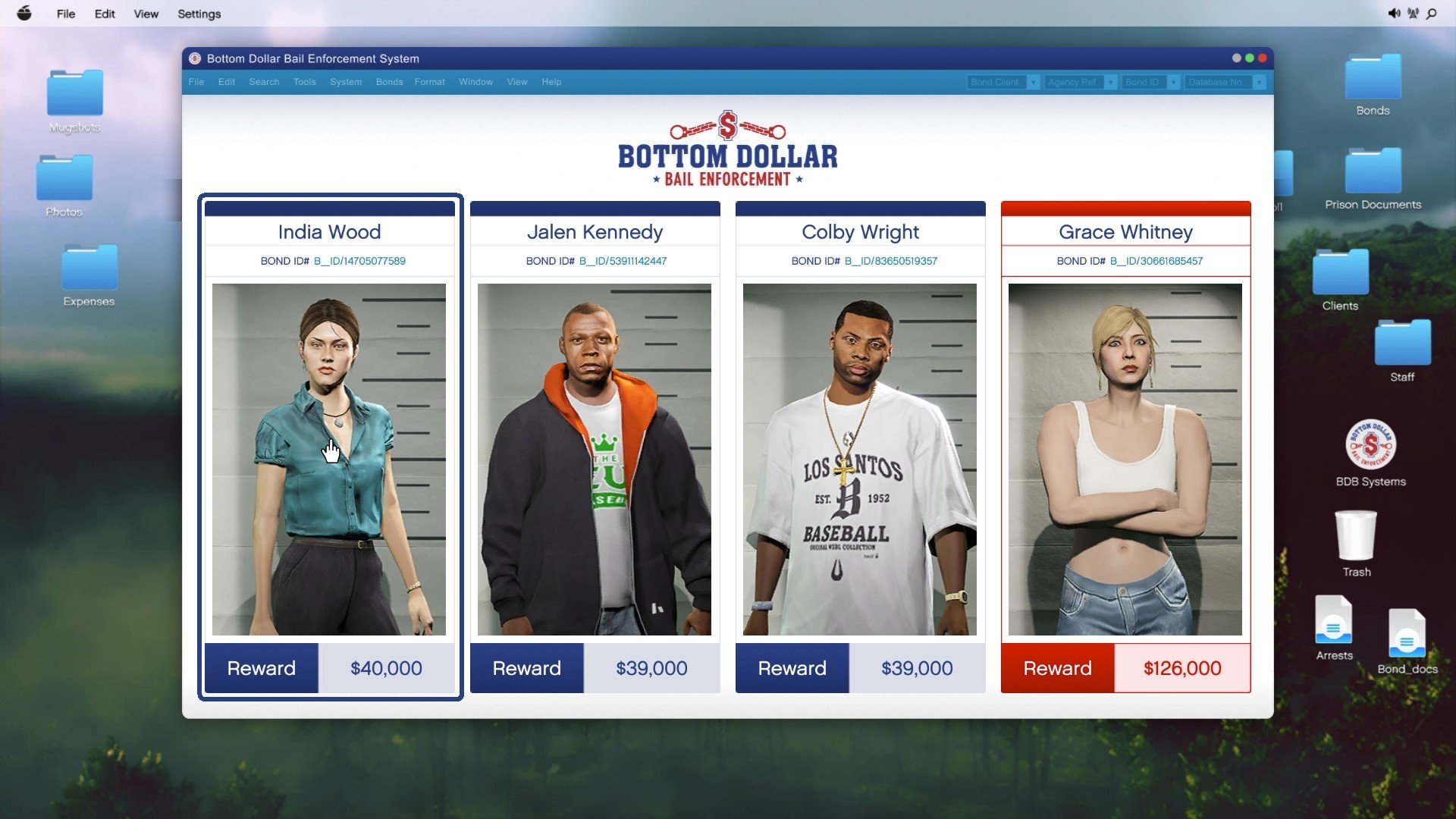Screen dimensions: 1456x819
Task: Open the Settings menu in the top bar
Action: point(199,14)
